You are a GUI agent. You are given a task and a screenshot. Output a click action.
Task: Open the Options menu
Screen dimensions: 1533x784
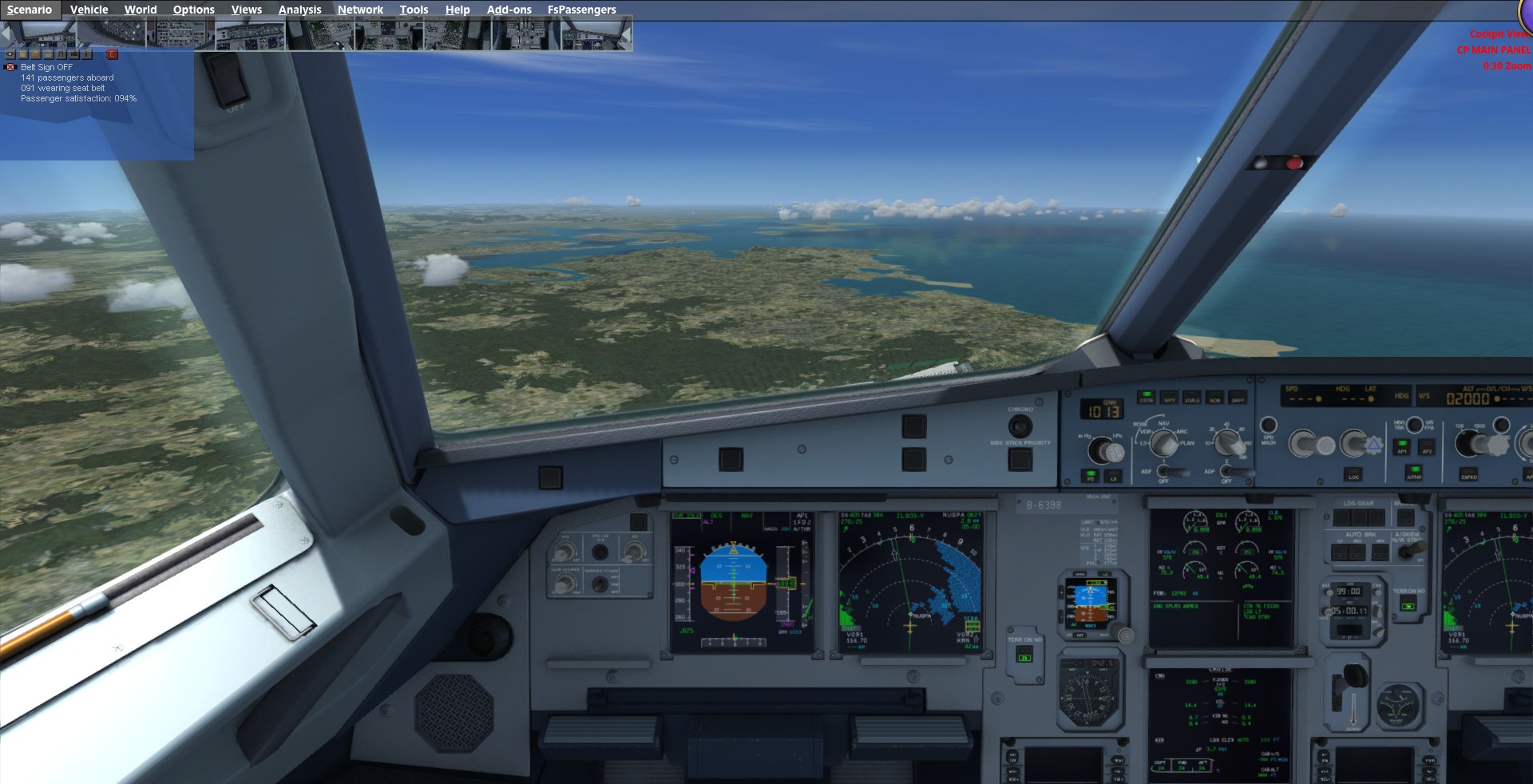tap(193, 10)
